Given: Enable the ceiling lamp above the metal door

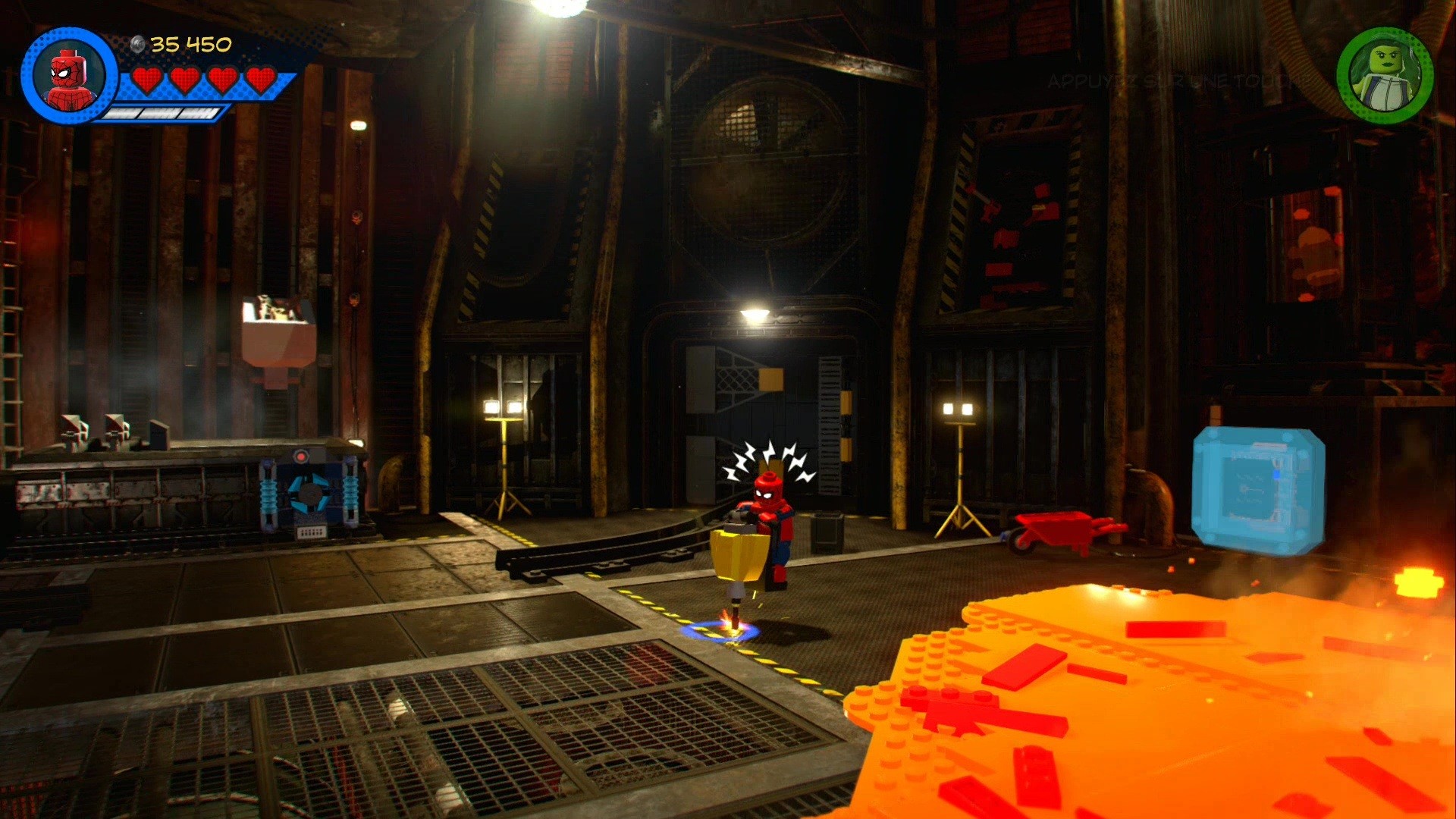Looking at the screenshot, I should (752, 311).
